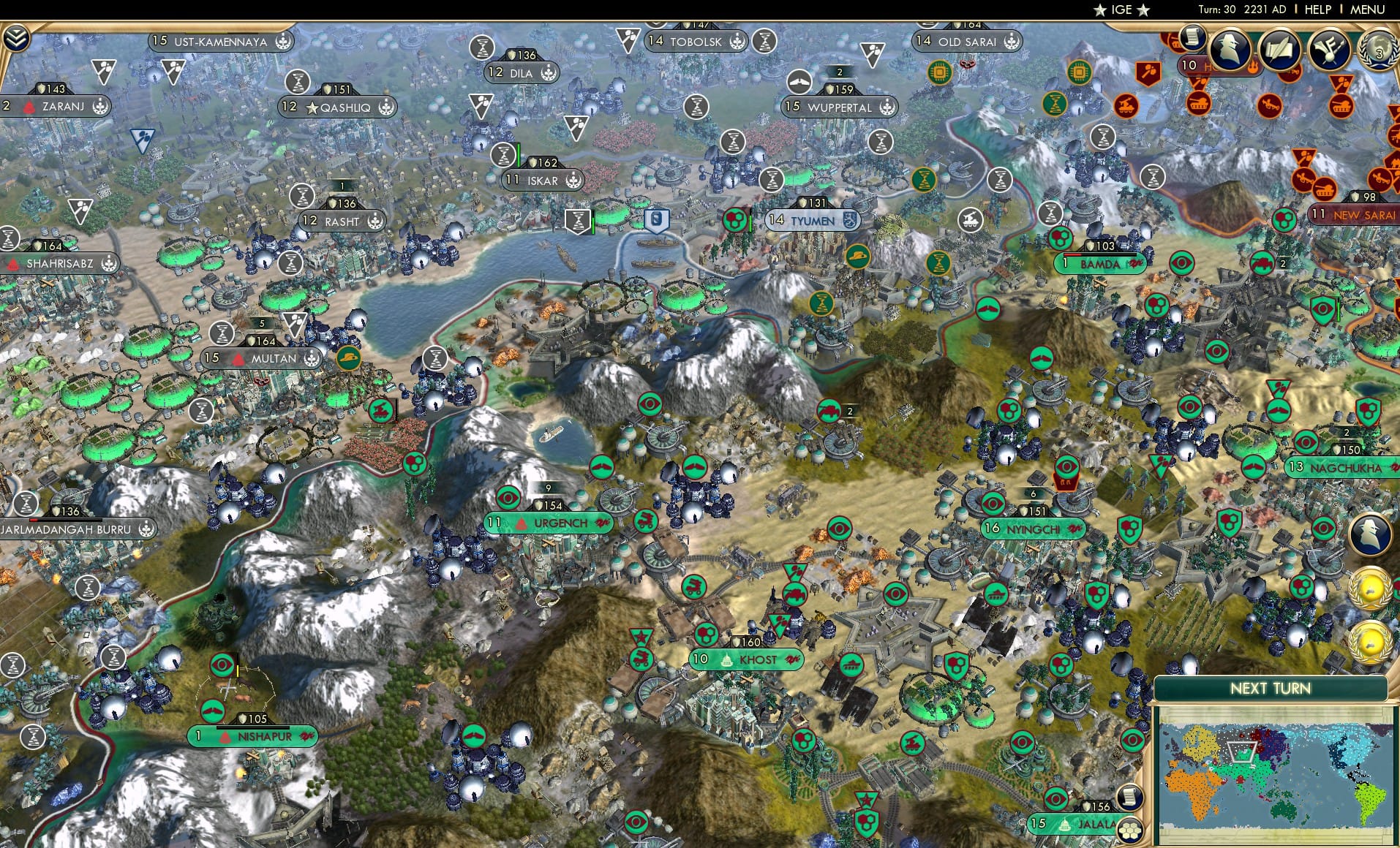Open the Espionage overview spy icon

point(1230,50)
